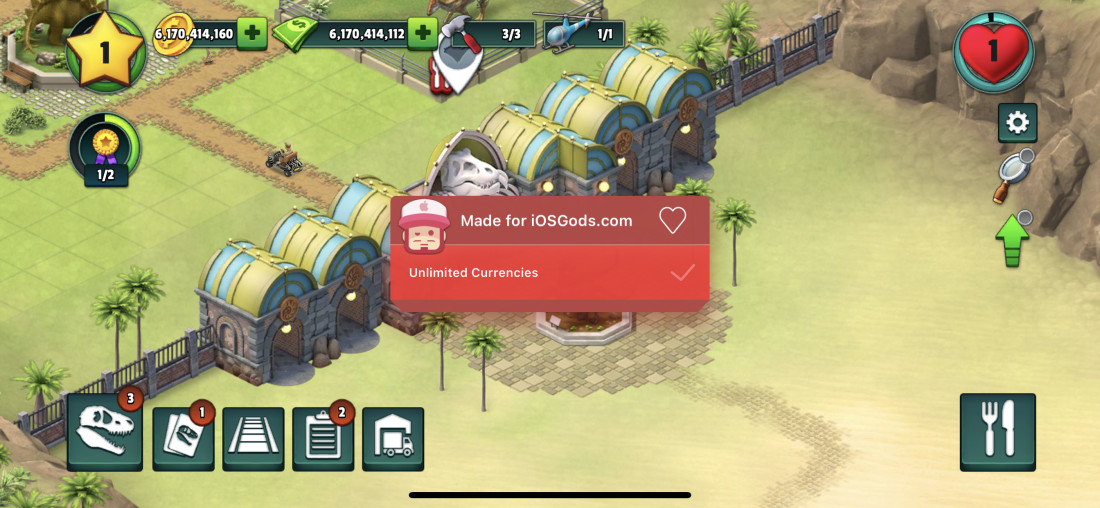Open the player level star badge
The width and height of the screenshot is (1100, 508).
point(105,50)
